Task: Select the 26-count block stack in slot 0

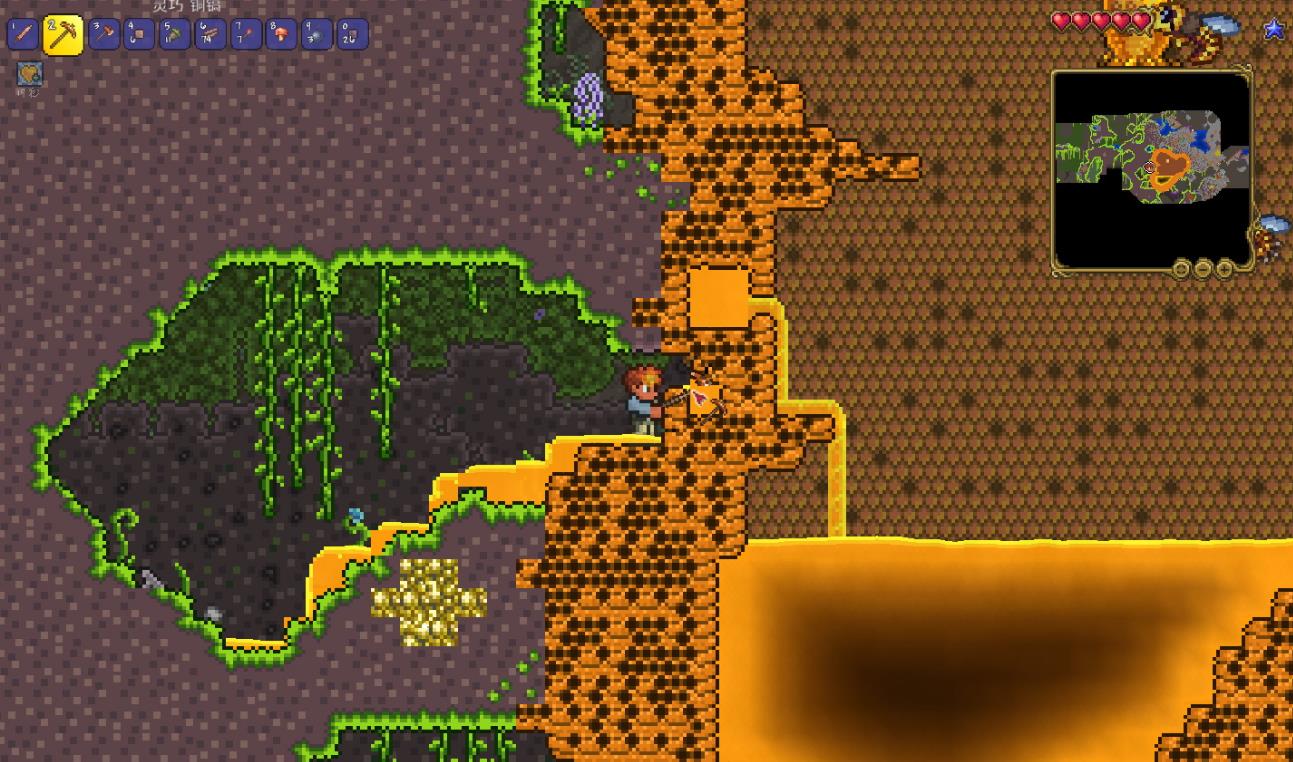Action: 351,35
